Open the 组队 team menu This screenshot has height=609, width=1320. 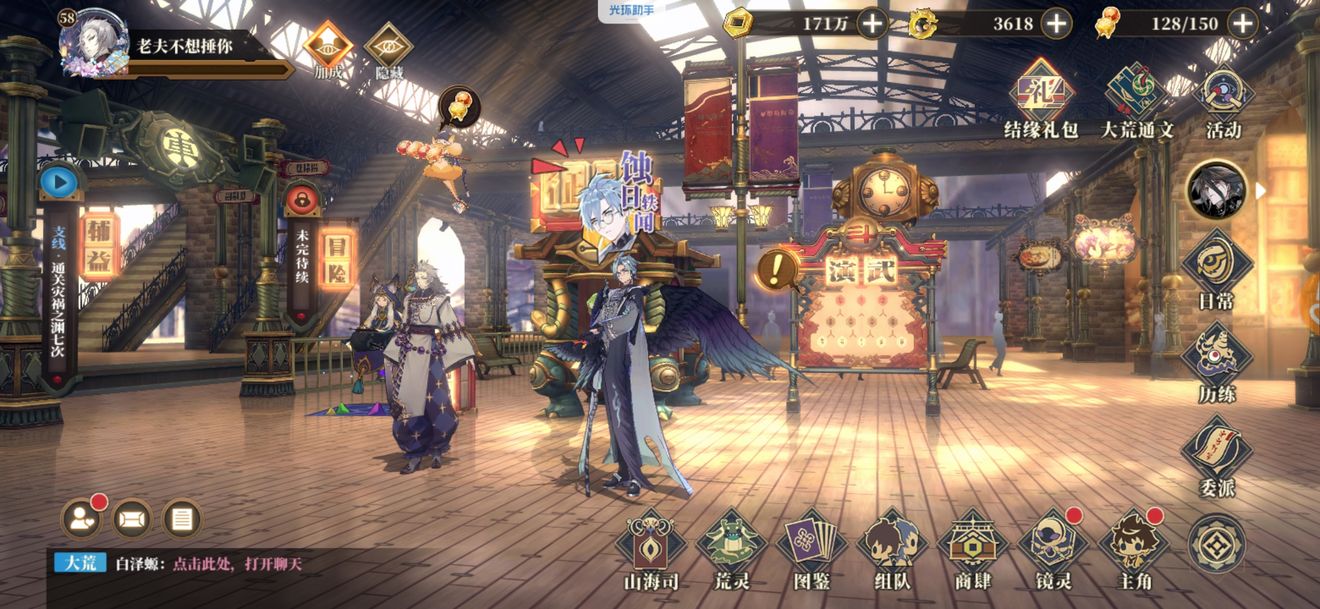click(x=891, y=549)
